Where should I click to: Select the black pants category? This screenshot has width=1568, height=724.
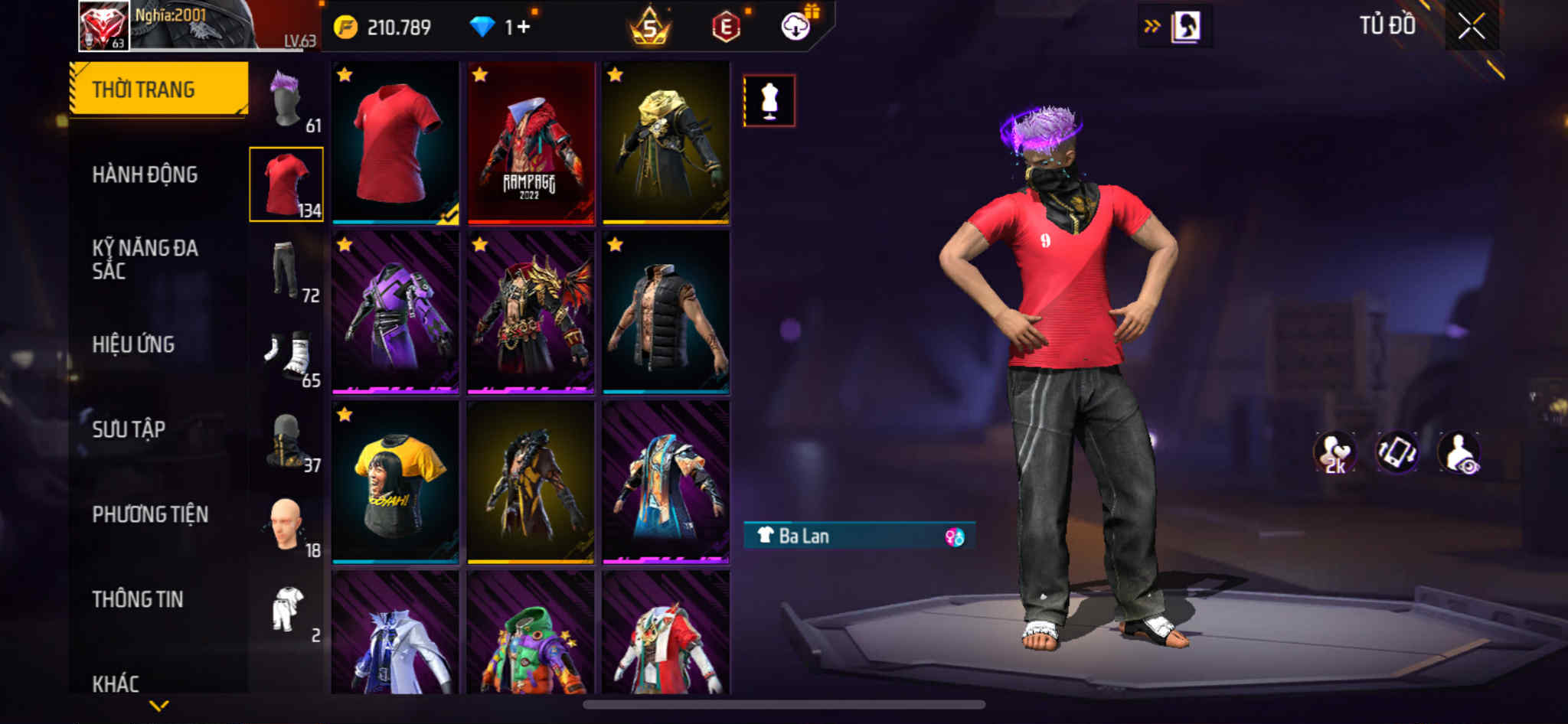pos(287,269)
